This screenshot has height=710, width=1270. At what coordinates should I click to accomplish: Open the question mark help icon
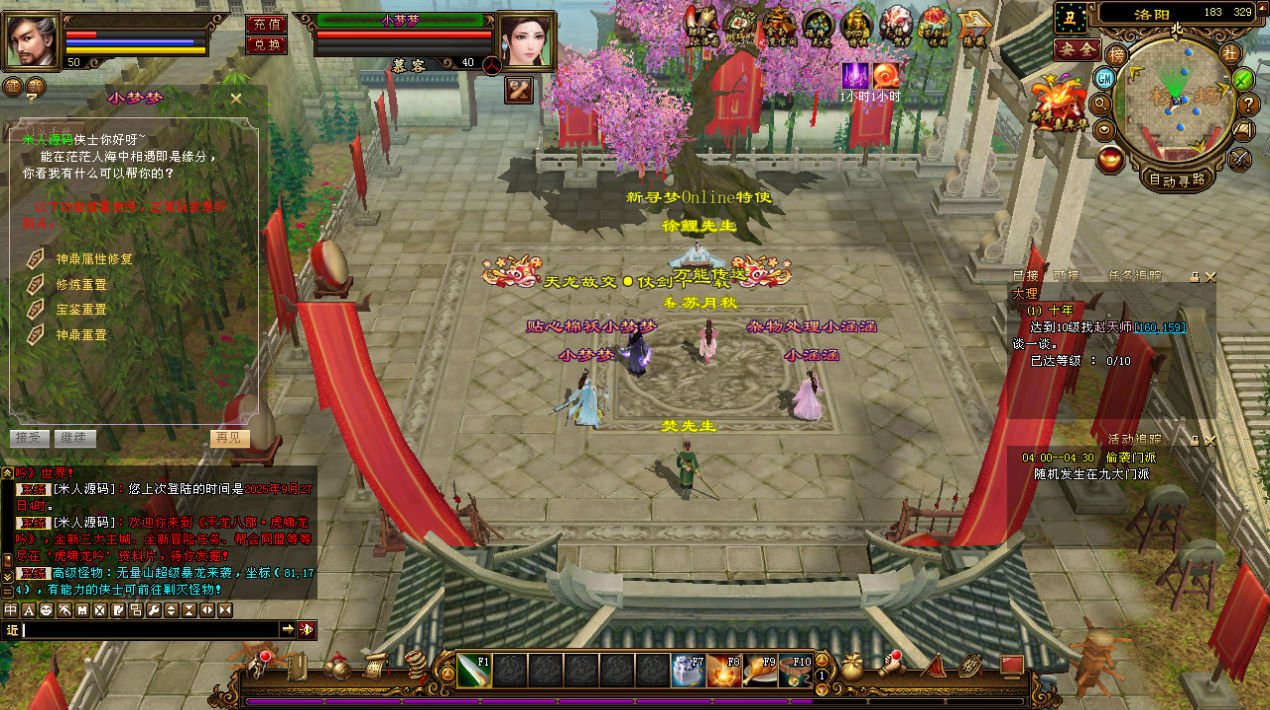pyautogui.click(x=1248, y=104)
